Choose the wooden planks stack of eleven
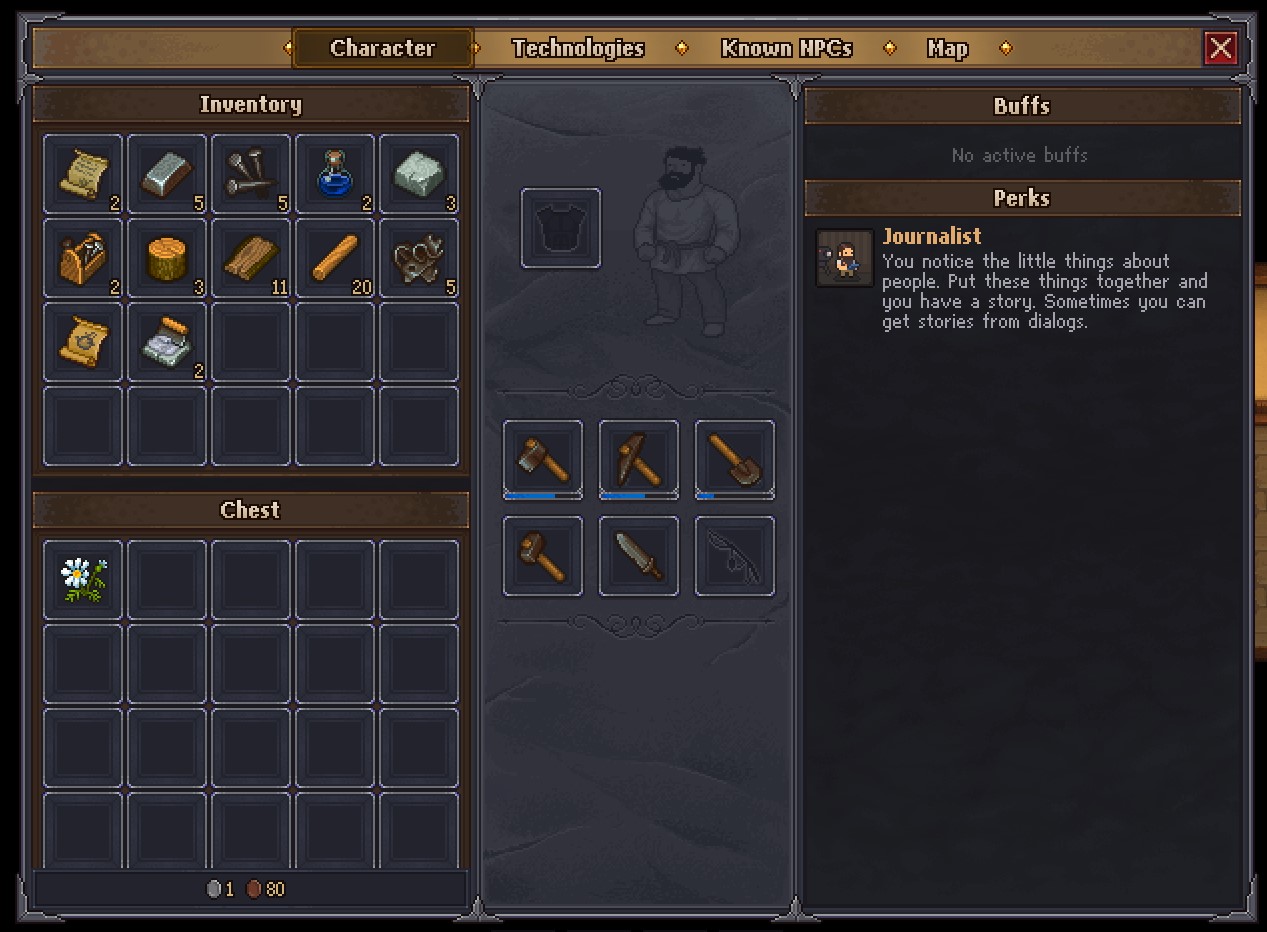The height and width of the screenshot is (932, 1267). (251, 258)
